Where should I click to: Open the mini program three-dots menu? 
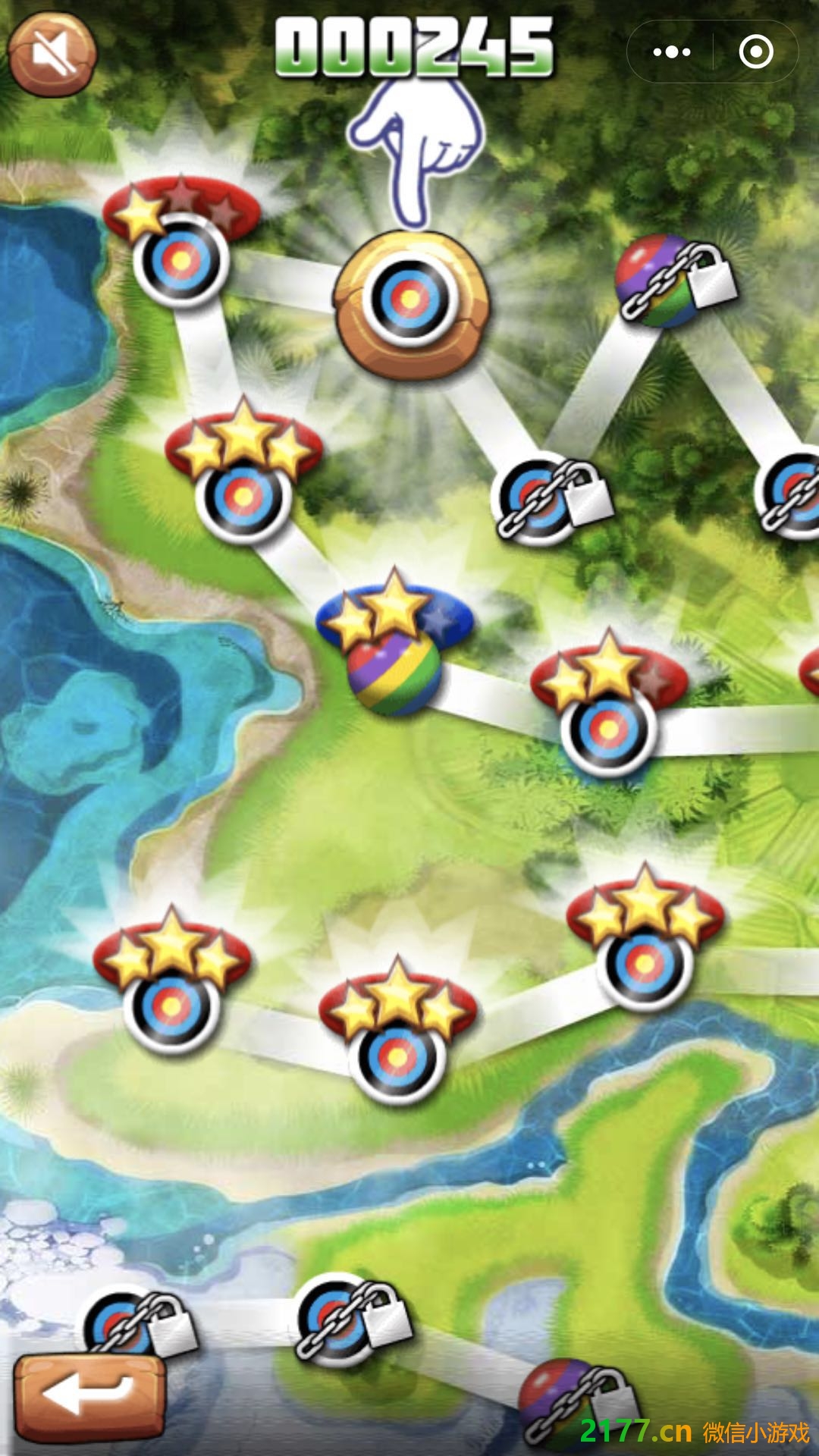tap(671, 52)
